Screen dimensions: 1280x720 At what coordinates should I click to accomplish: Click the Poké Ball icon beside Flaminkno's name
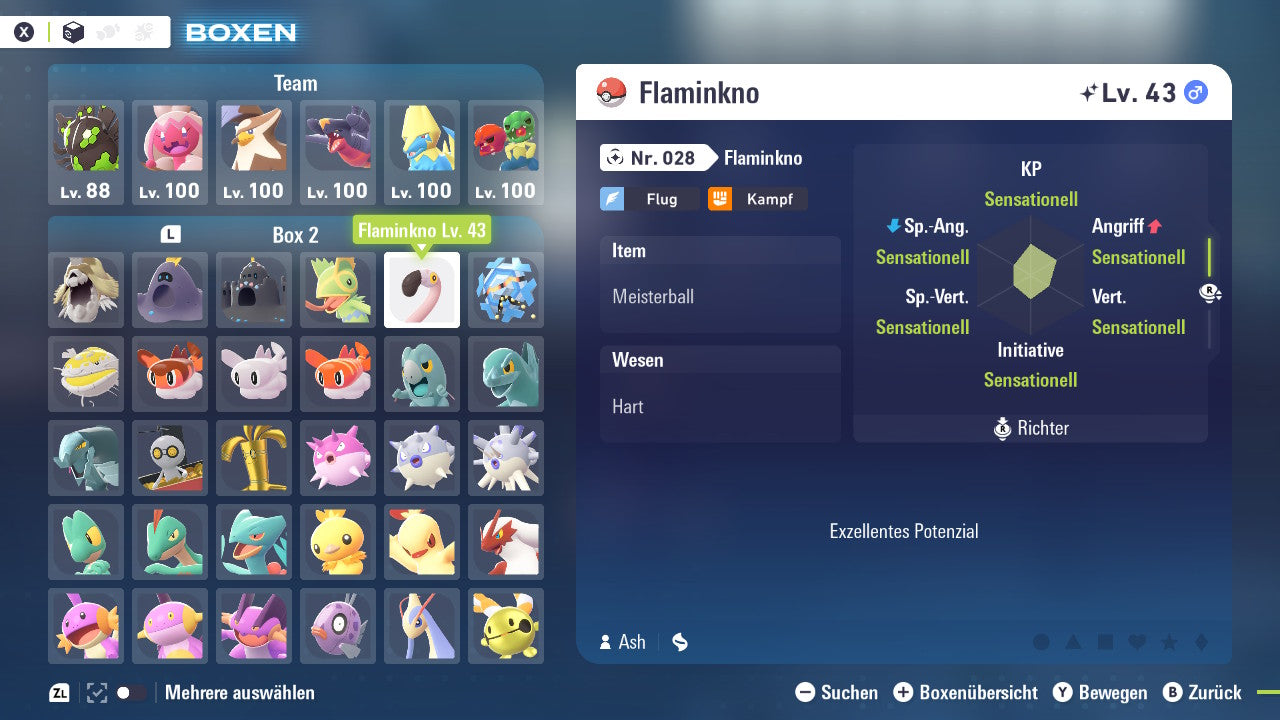pos(609,91)
